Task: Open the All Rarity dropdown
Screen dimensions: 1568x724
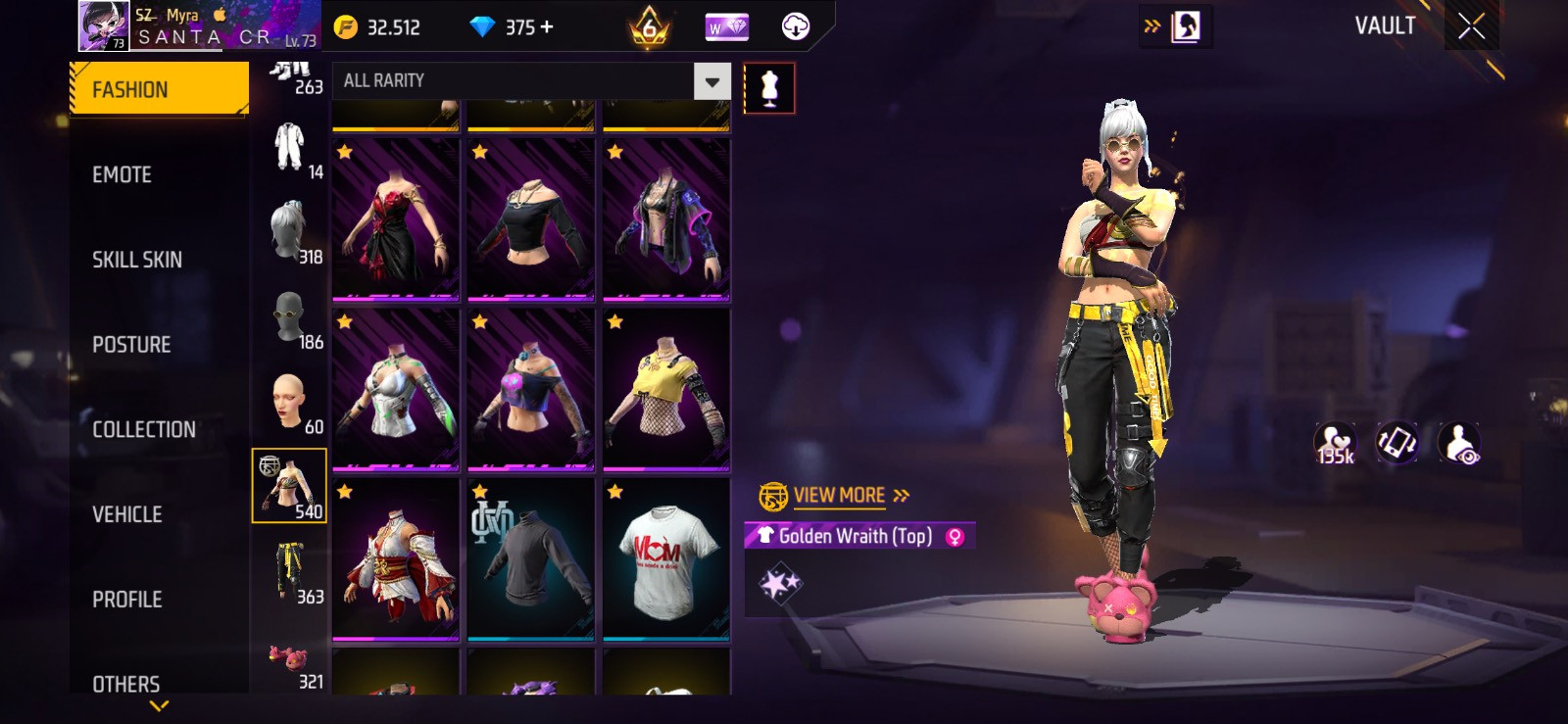Action: 712,81
